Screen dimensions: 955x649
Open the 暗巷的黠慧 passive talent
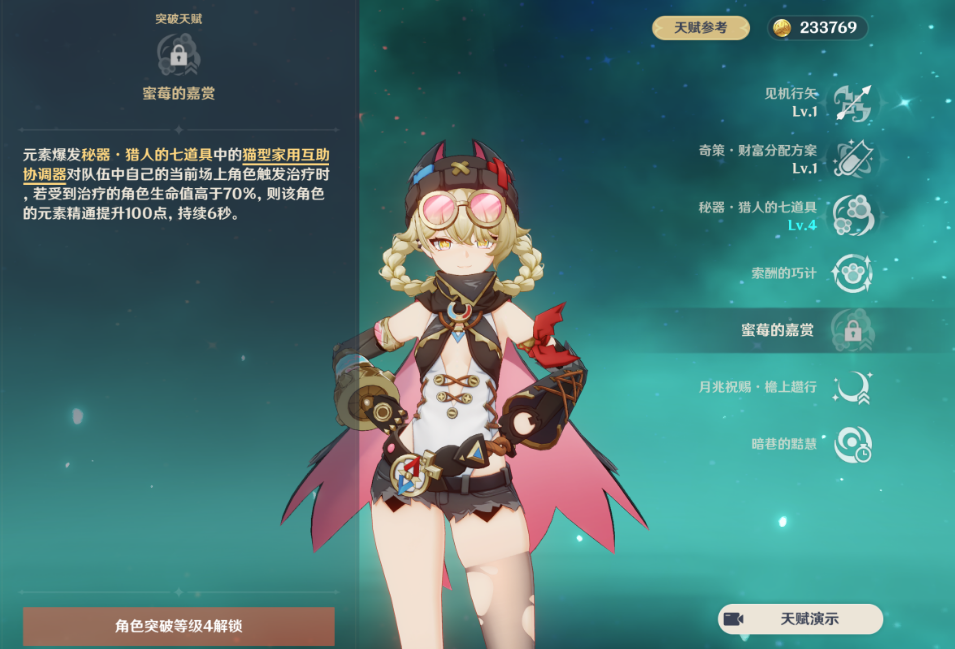[852, 443]
